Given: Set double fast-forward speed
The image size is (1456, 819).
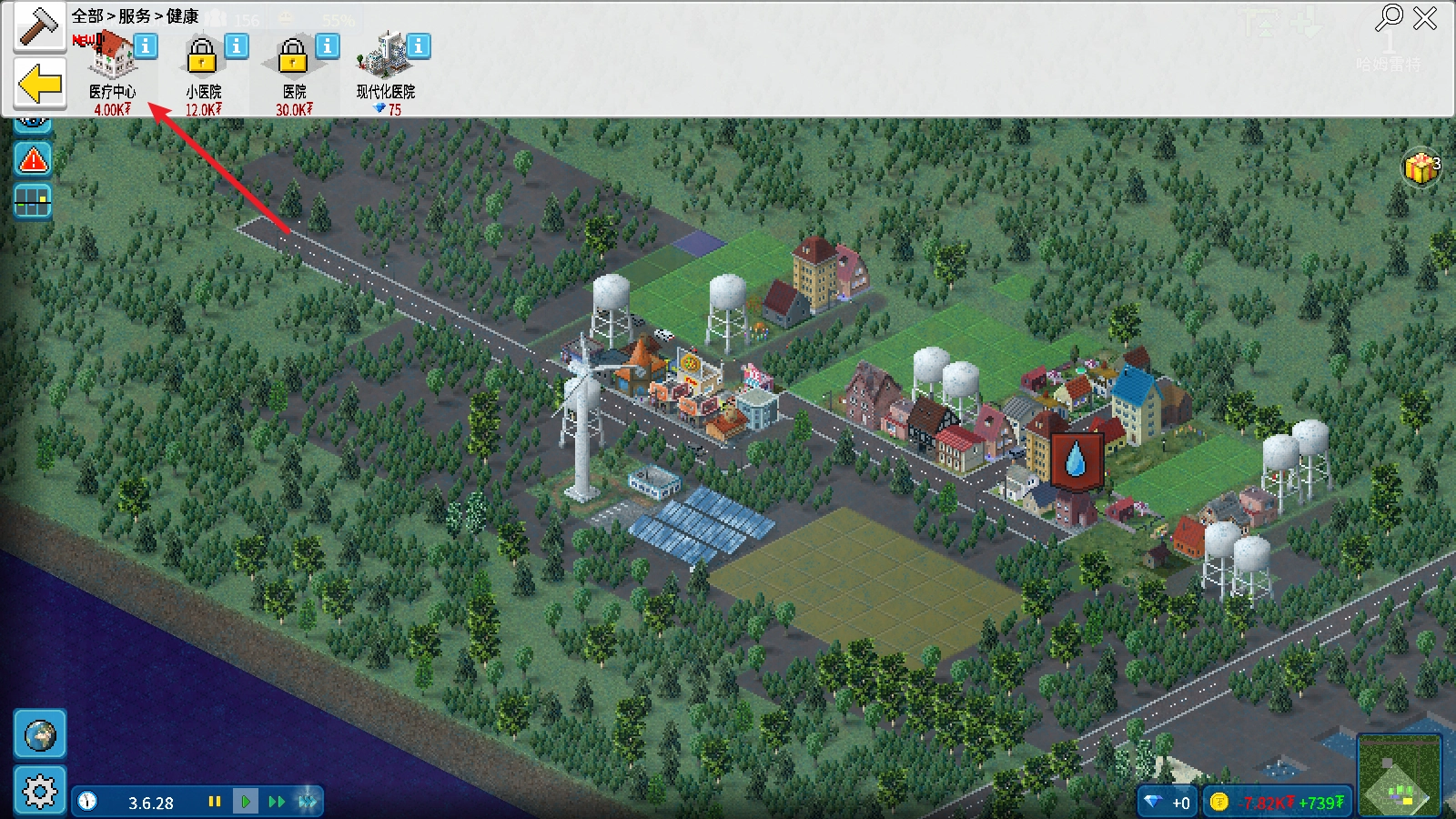Looking at the screenshot, I should [277, 802].
